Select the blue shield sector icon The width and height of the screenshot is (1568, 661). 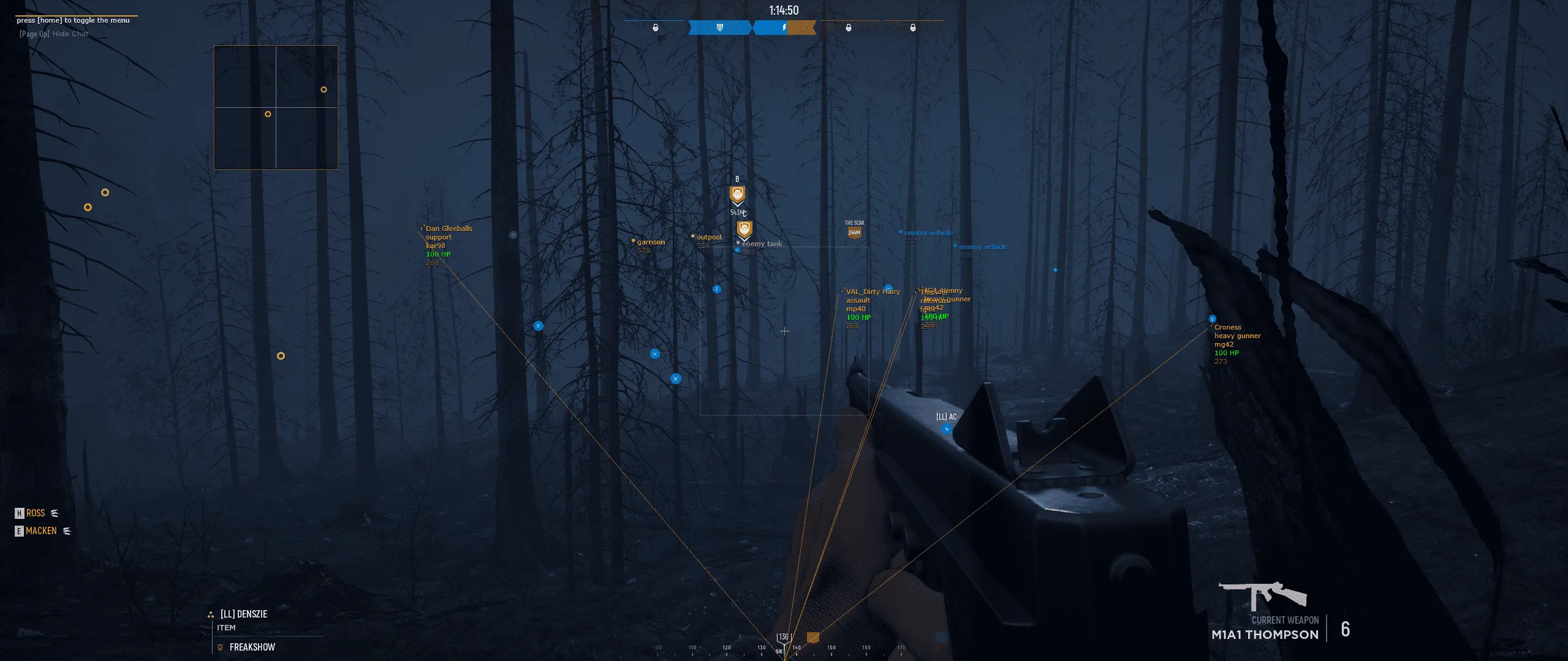click(719, 28)
